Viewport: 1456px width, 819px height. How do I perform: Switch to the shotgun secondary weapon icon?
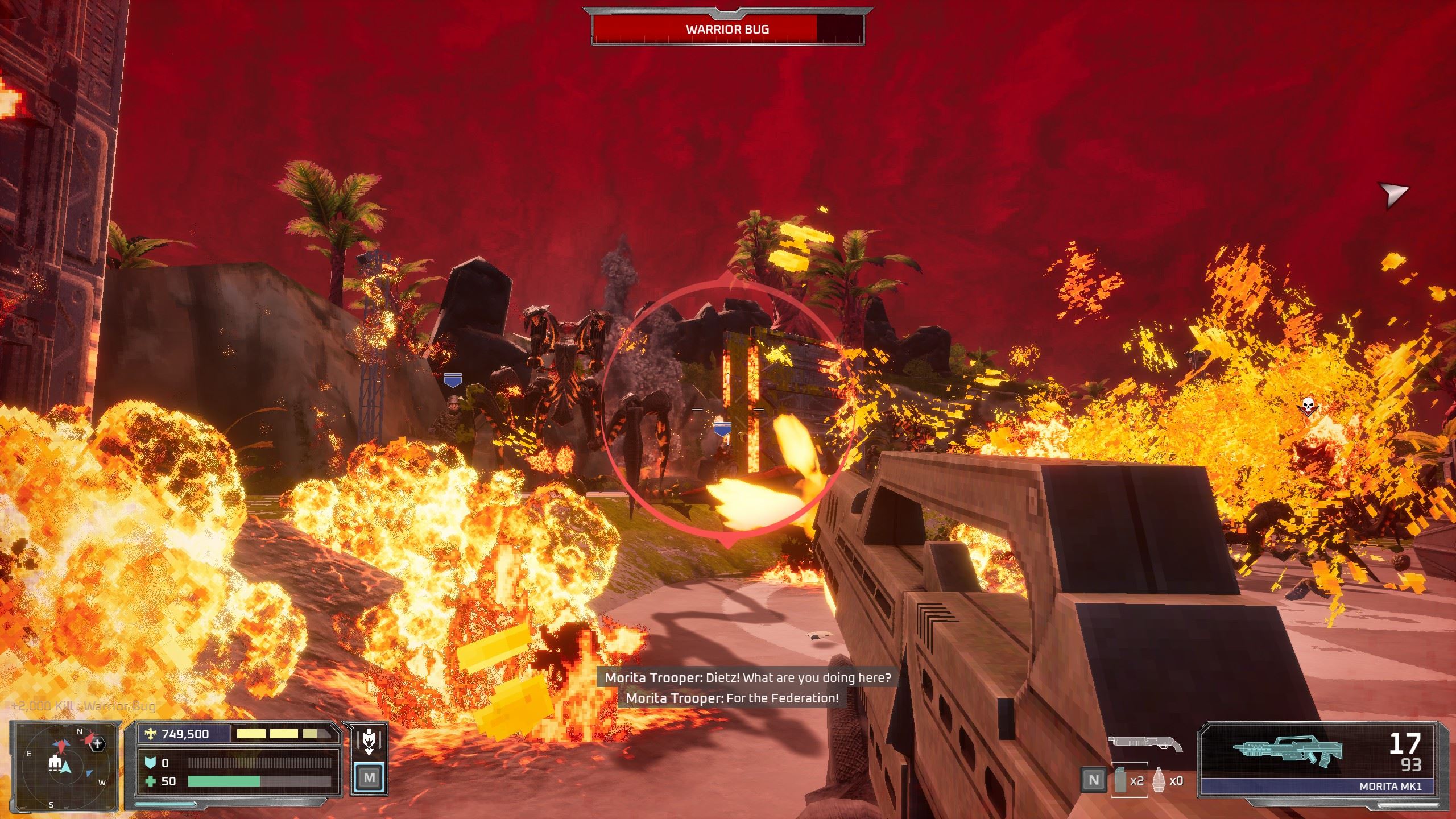point(1144,743)
